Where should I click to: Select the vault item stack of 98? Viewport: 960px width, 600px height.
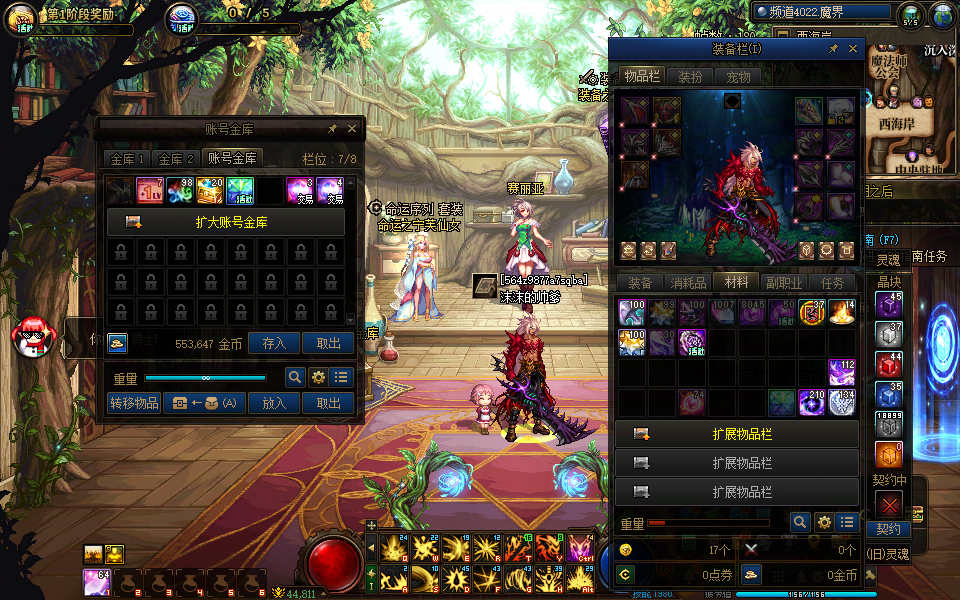pos(181,190)
